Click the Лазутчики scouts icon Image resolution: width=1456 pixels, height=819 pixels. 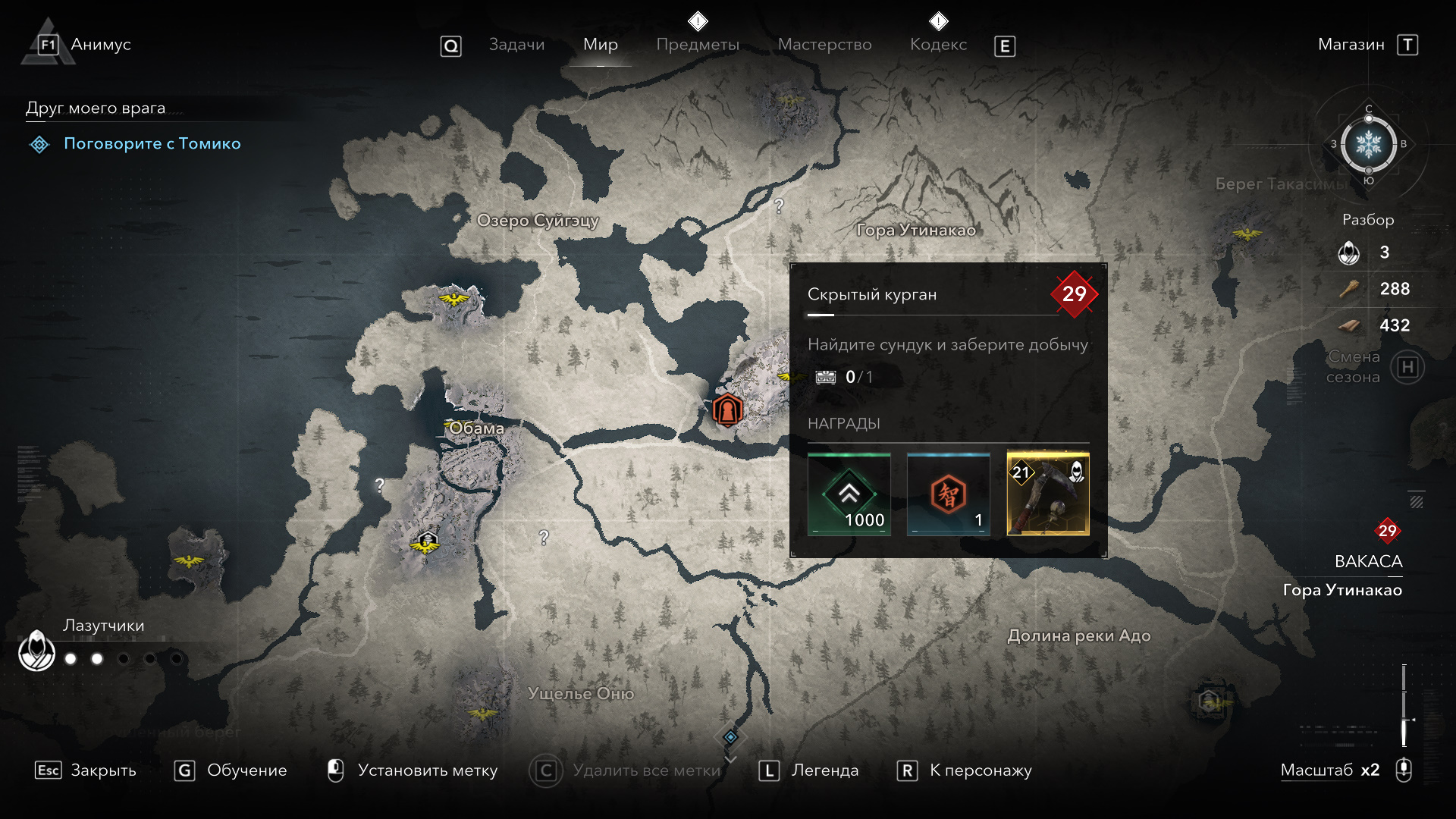36,651
